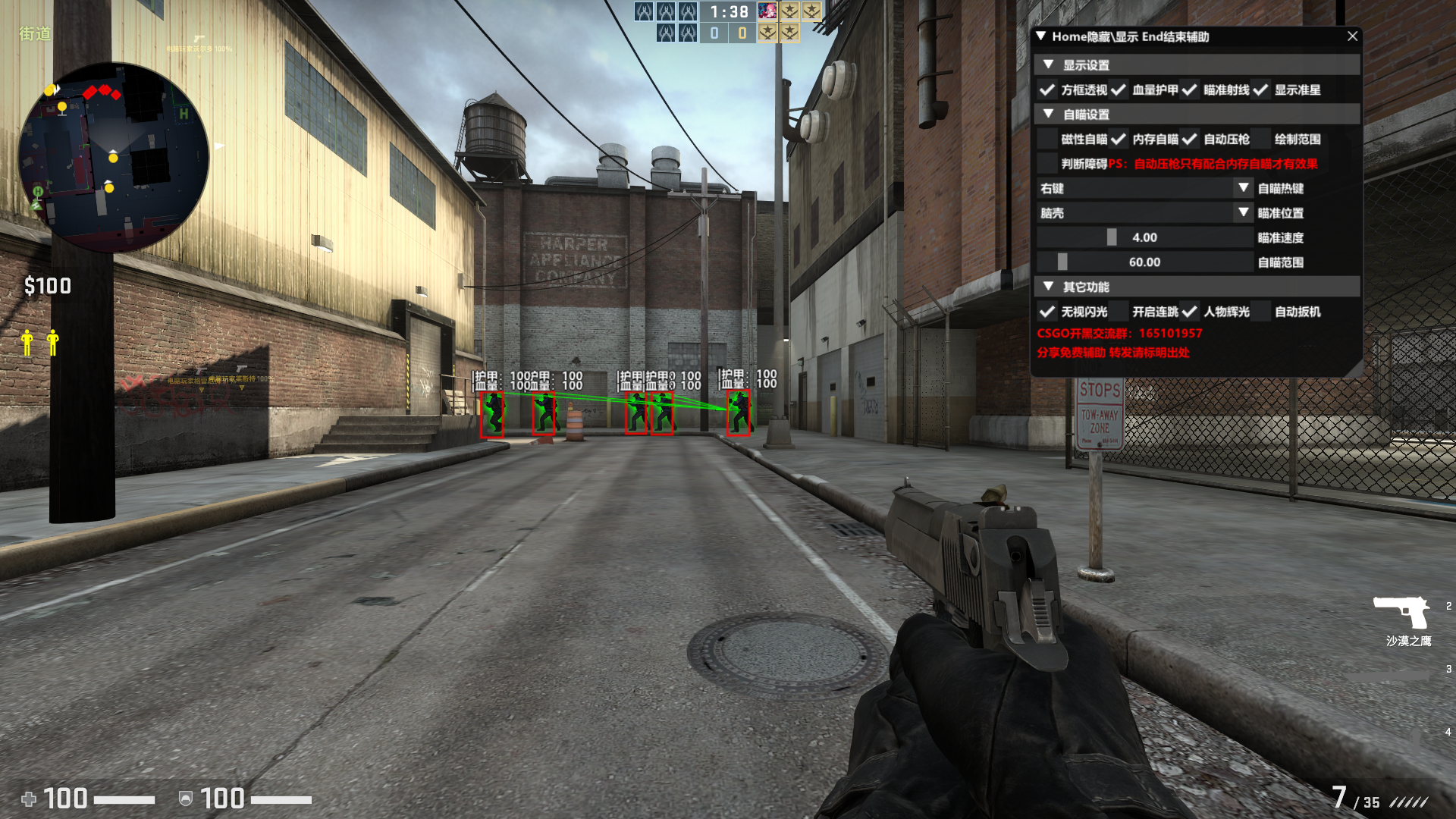Toggle the 方框透视 checkbox
This screenshot has height=819, width=1456.
pos(1047,90)
